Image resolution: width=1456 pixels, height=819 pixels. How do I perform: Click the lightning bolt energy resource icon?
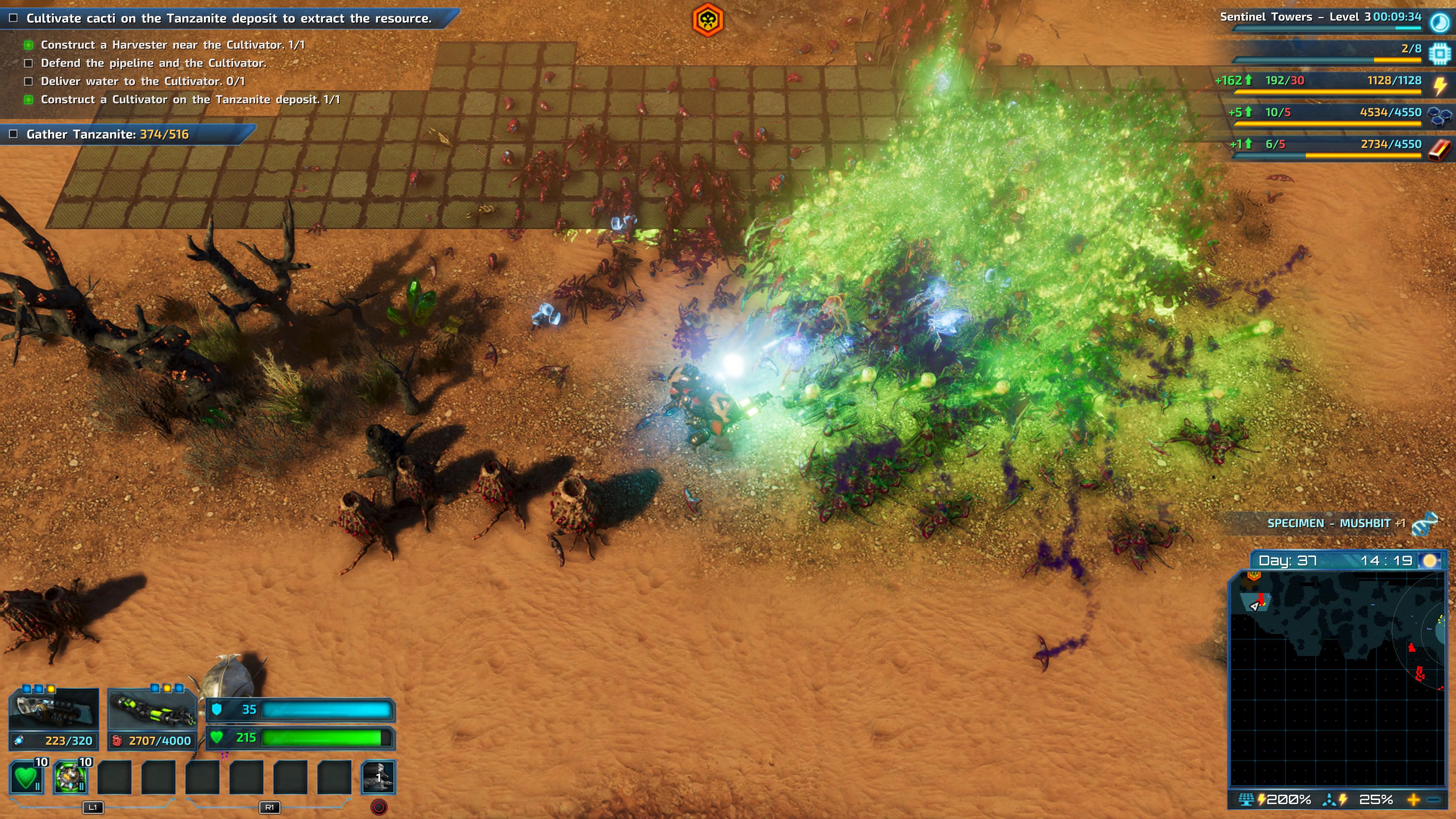1440,85
